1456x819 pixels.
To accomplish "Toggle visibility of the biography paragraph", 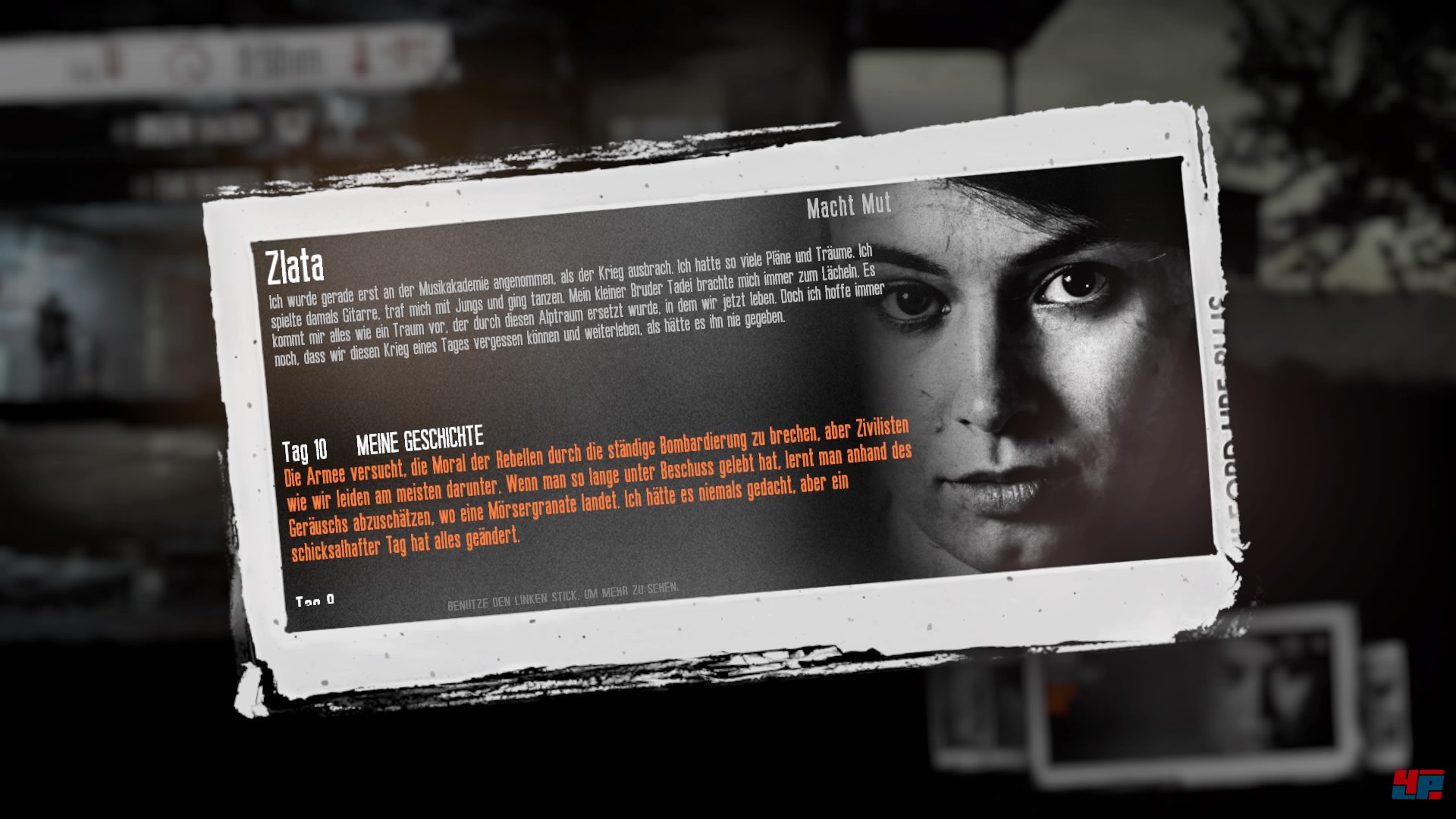I will (569, 311).
